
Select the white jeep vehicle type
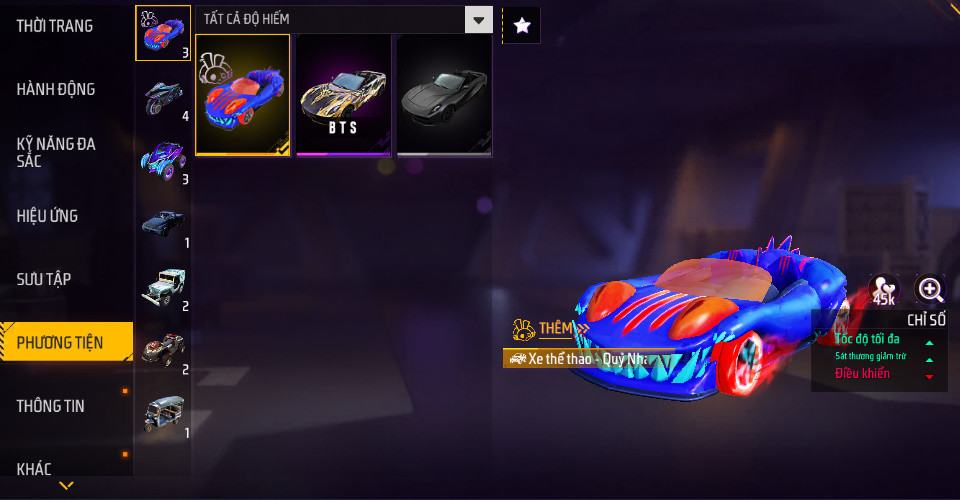162,287
